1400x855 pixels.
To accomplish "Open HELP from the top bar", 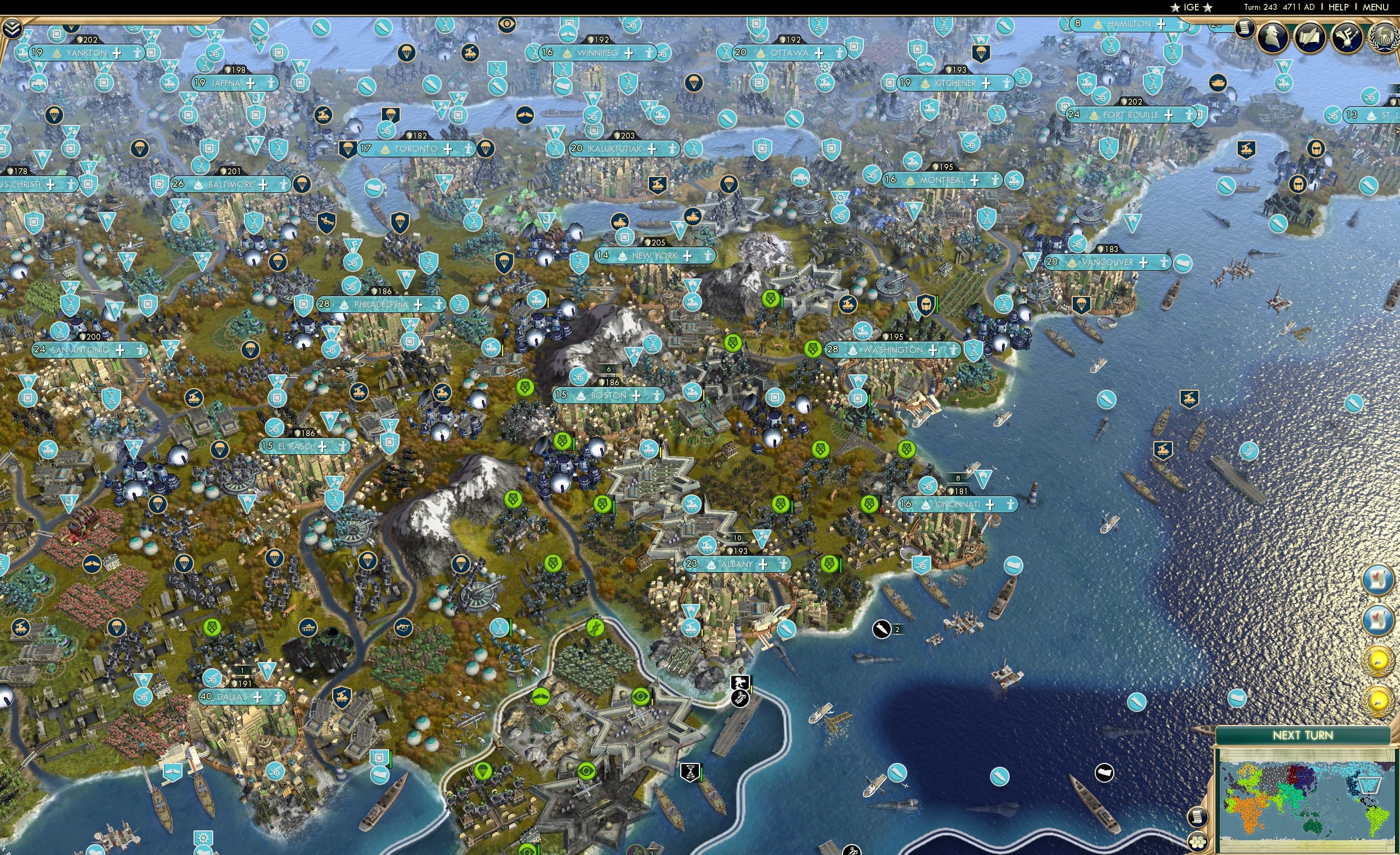I will (1338, 7).
